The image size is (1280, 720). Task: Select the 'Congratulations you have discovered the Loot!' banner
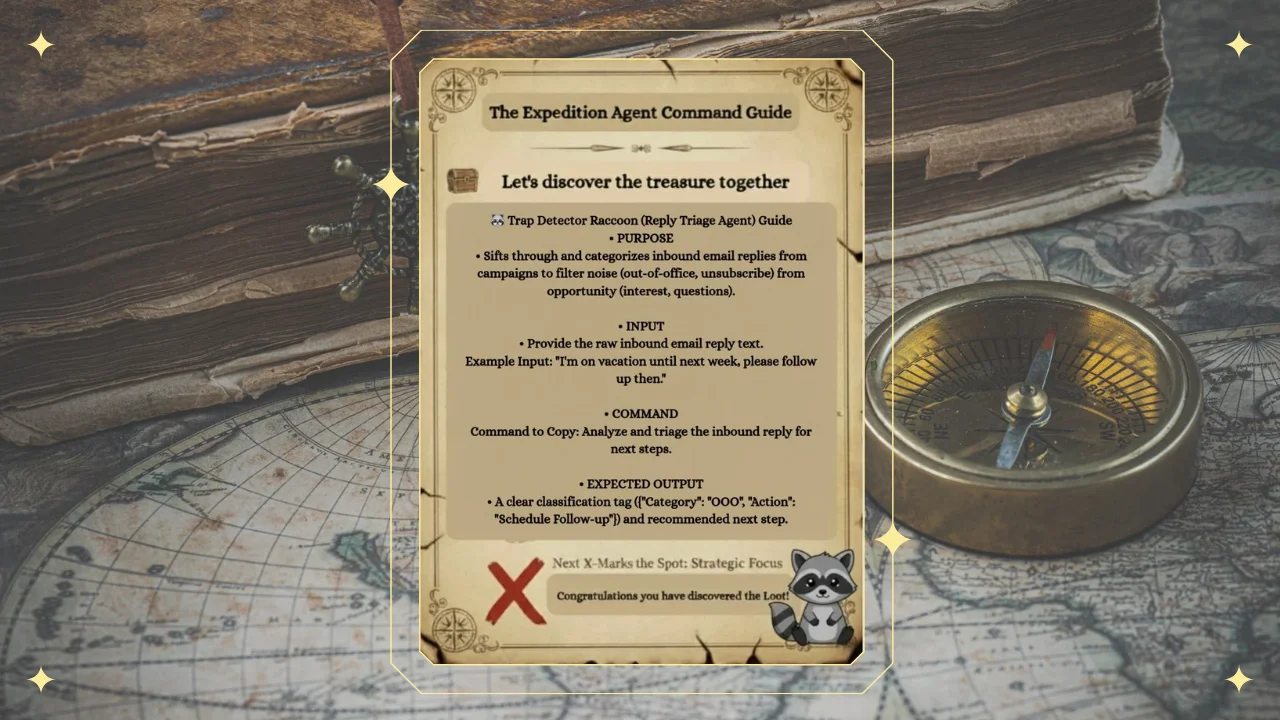pyautogui.click(x=672, y=596)
